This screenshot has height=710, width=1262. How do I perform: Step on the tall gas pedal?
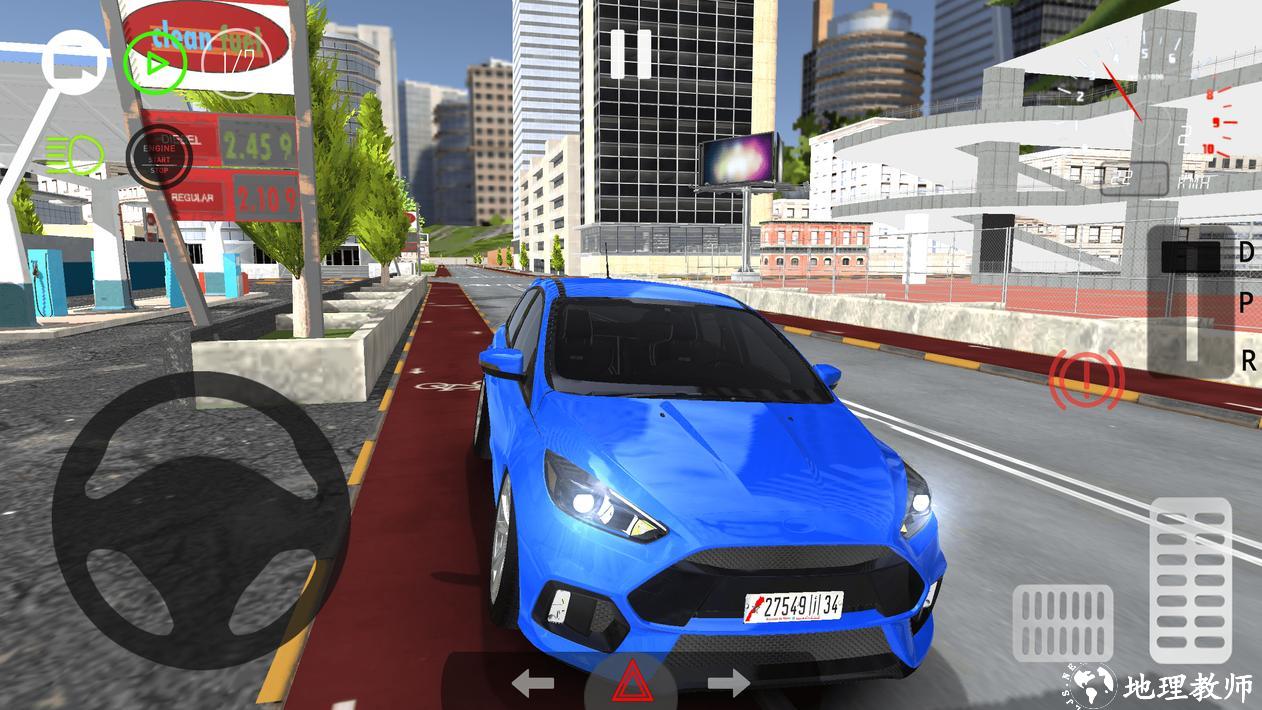click(1190, 579)
